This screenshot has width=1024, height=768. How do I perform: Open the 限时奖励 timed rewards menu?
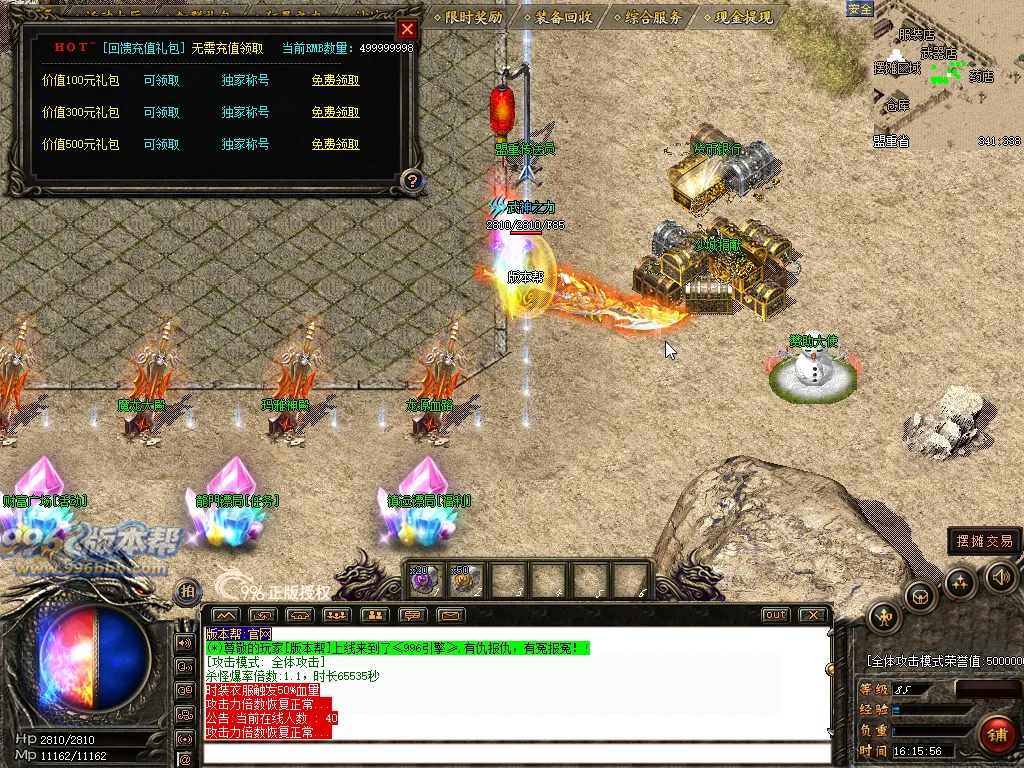469,17
